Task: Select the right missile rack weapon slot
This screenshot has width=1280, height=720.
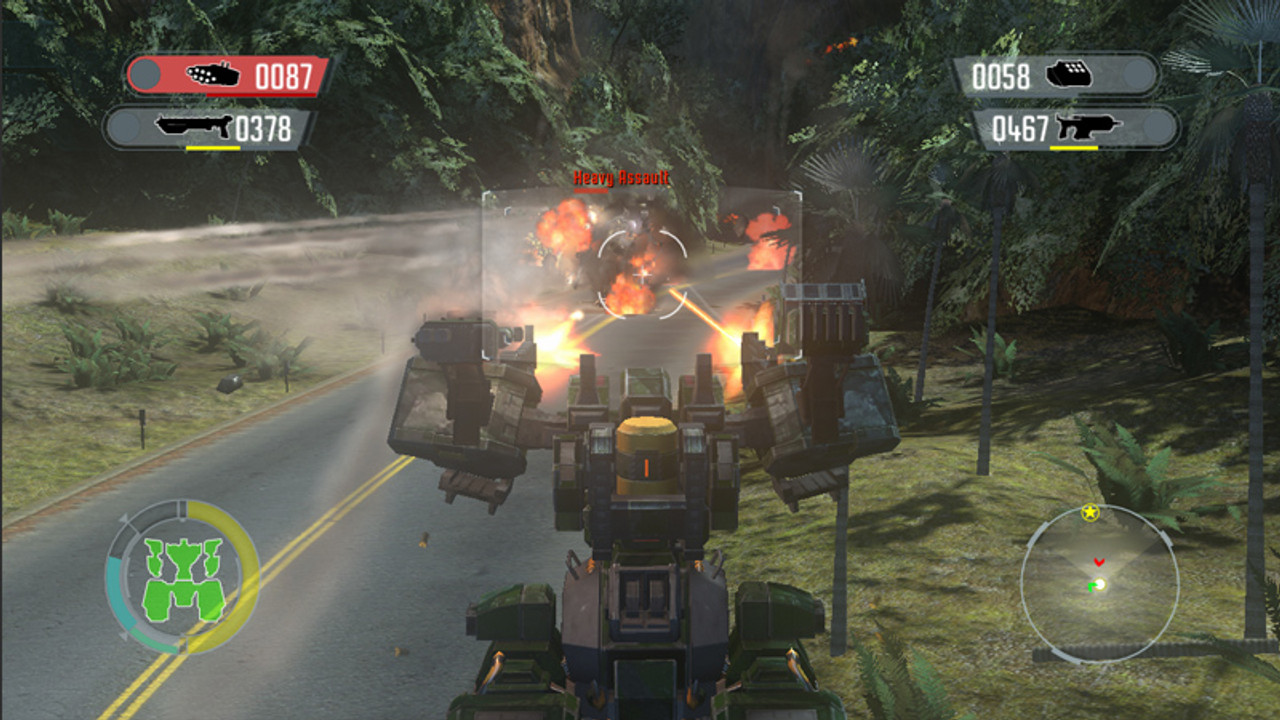Action: click(x=1054, y=75)
